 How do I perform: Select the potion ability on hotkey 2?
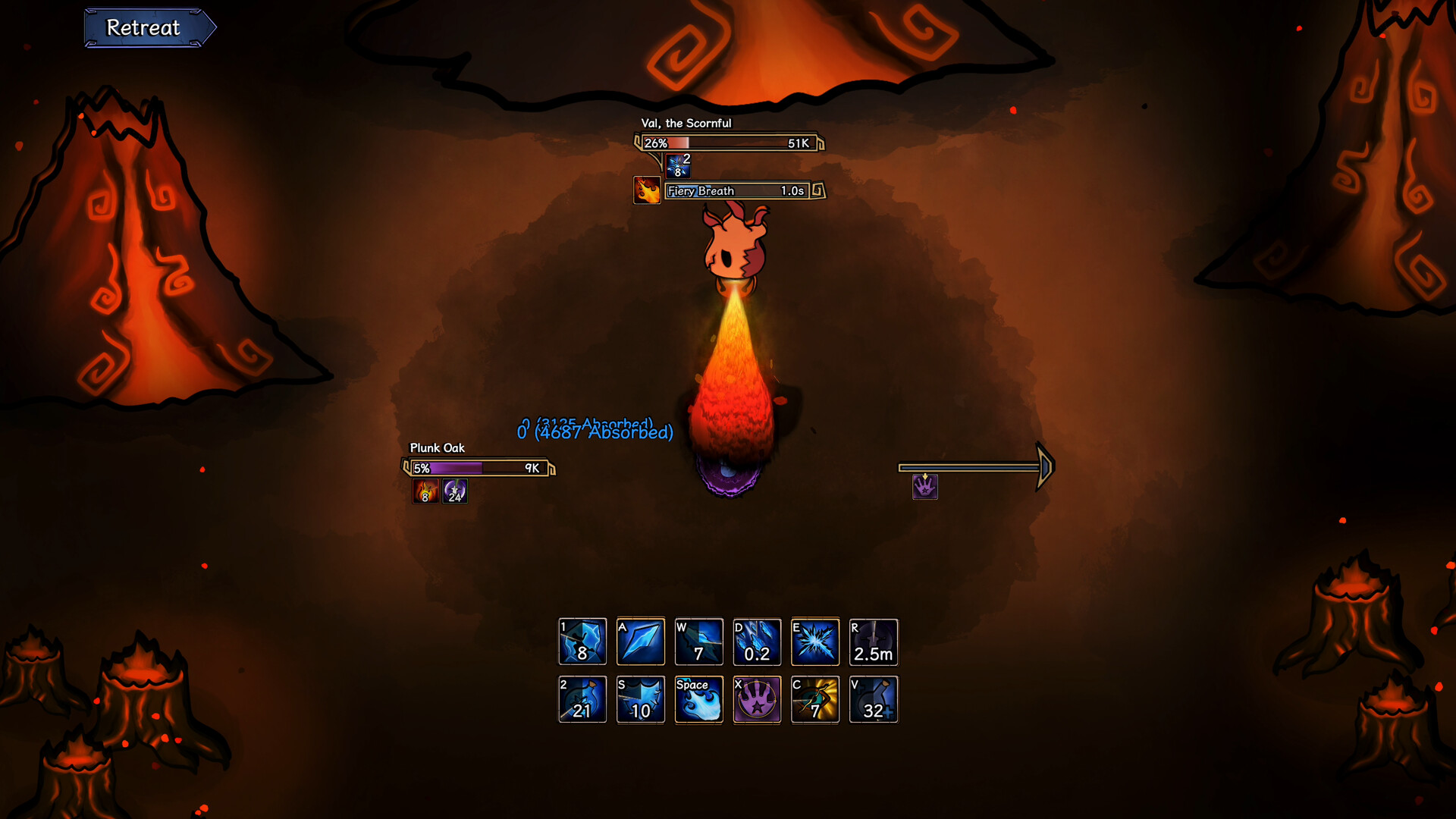click(x=582, y=699)
